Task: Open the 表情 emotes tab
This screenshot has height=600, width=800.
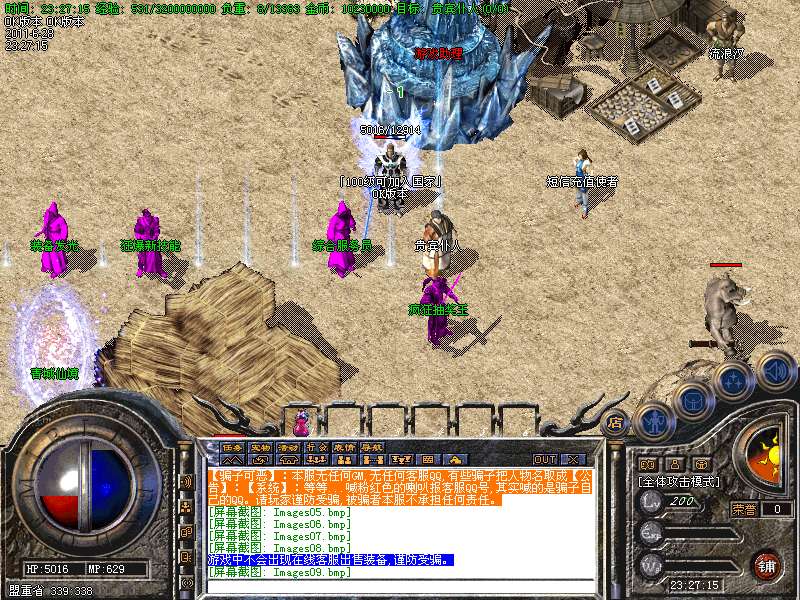Action: [345, 447]
